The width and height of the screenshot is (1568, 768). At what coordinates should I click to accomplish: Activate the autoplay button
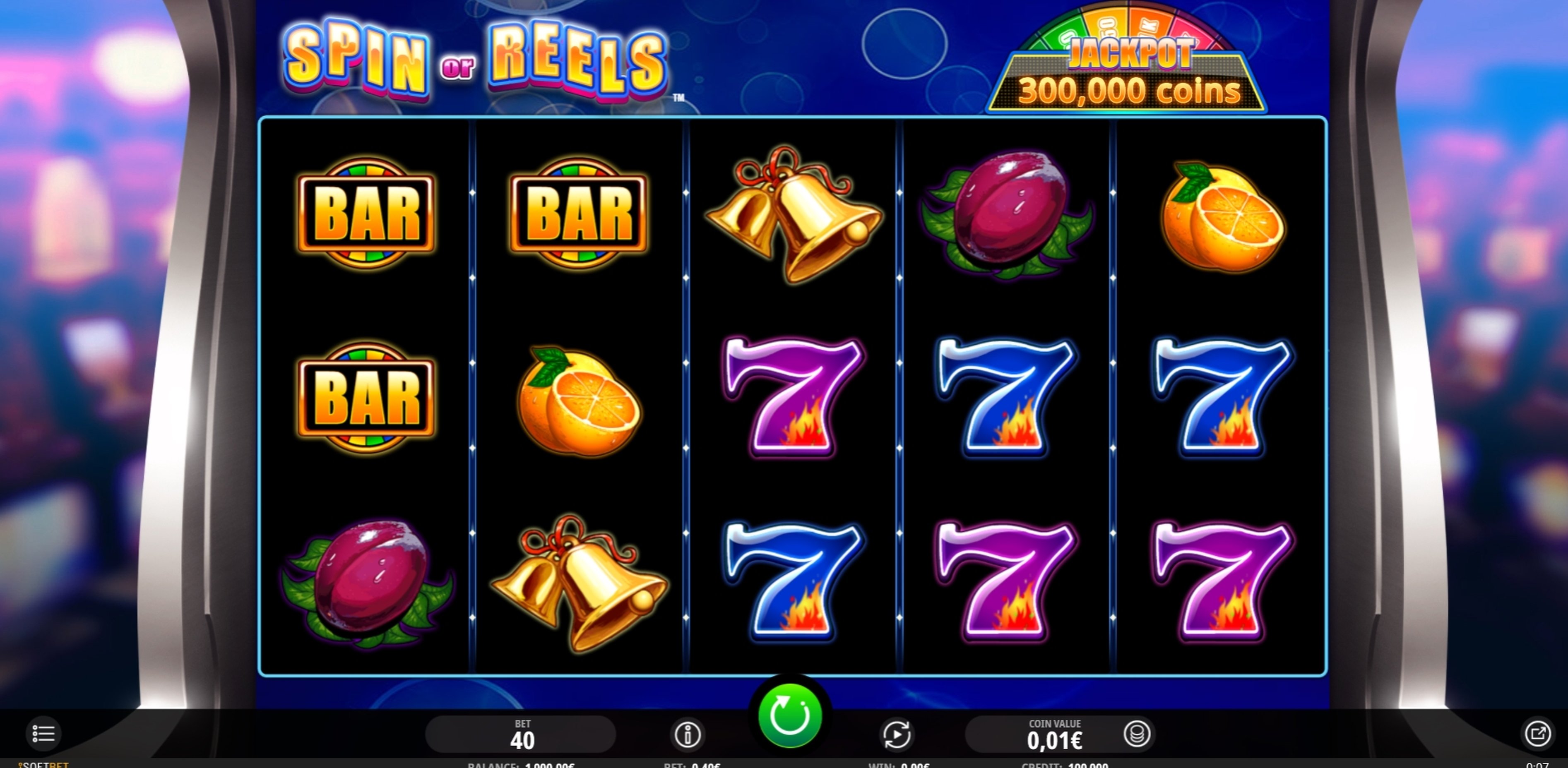click(896, 734)
